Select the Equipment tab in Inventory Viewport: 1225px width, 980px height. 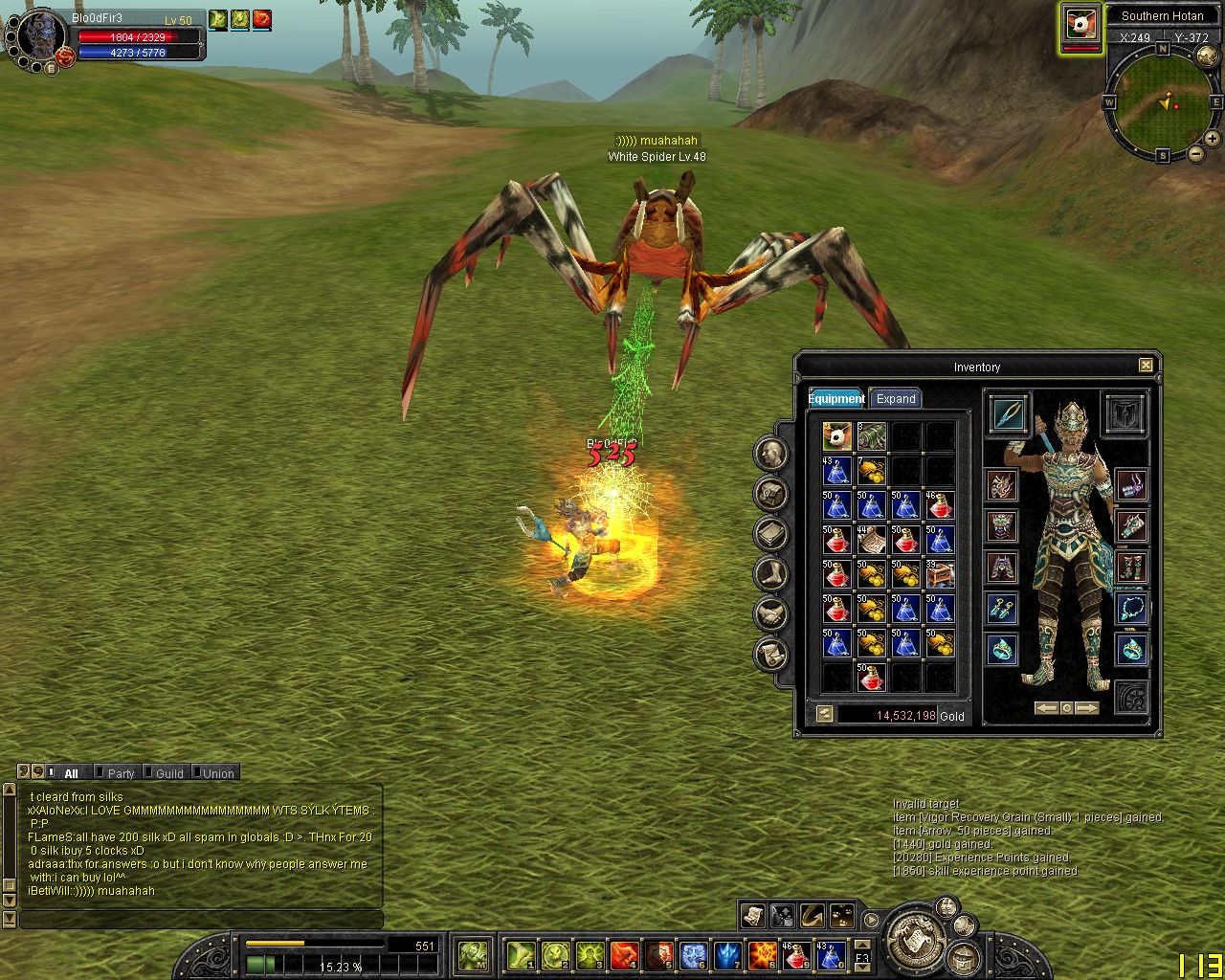[x=836, y=399]
